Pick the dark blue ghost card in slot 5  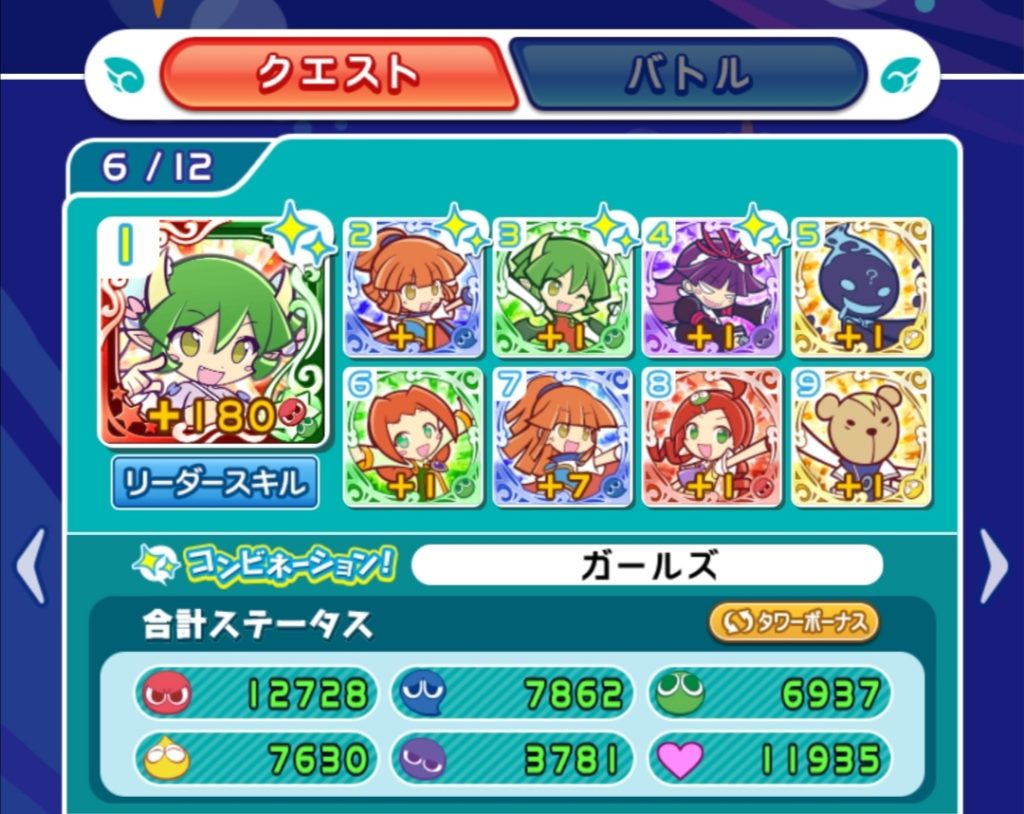point(861,289)
